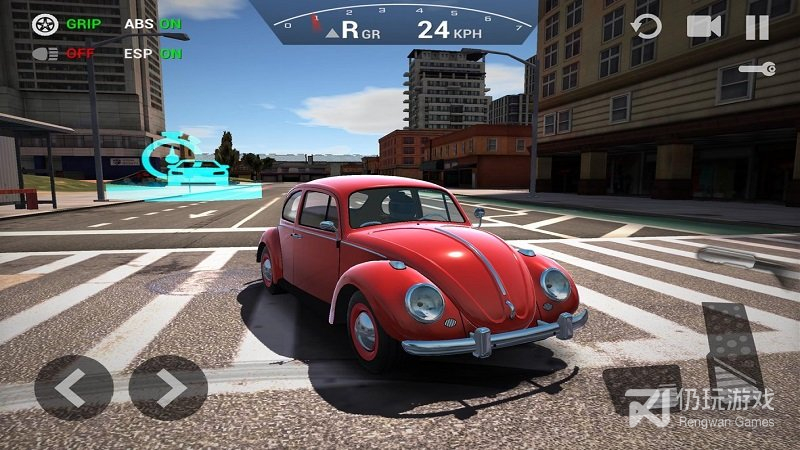The image size is (800, 450).
Task: Toggle the ABS setting
Action: tap(153, 24)
